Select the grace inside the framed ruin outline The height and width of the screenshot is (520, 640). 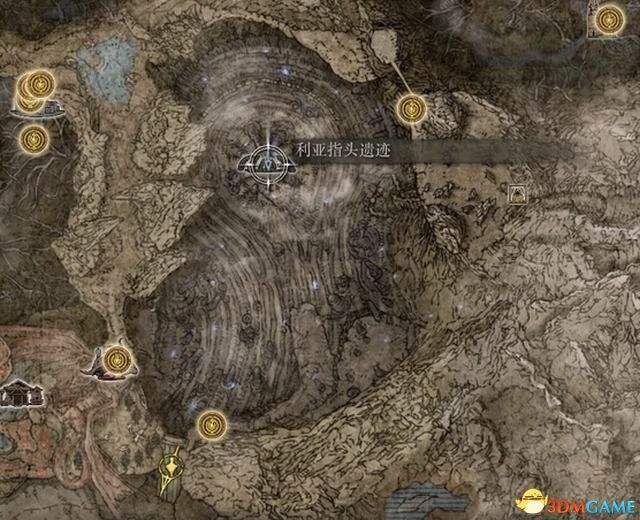point(608,19)
